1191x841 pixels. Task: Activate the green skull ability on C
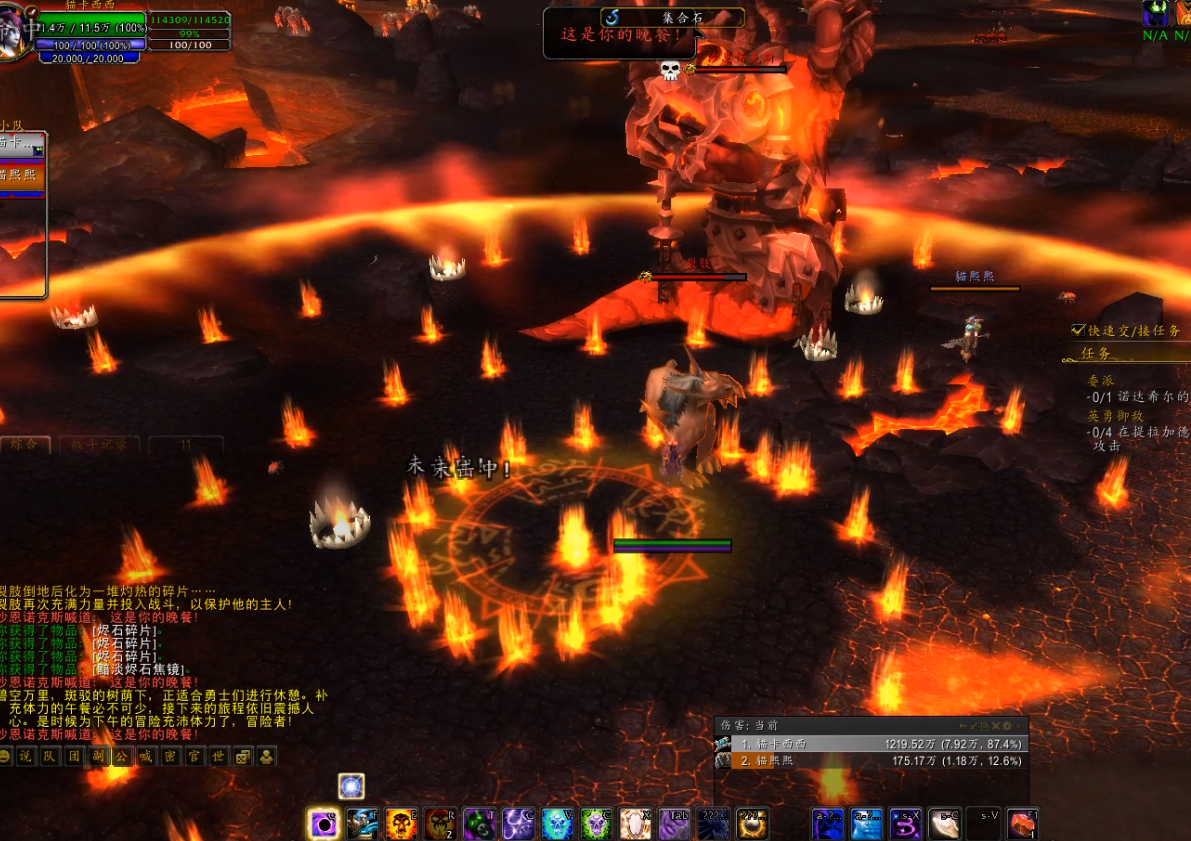click(597, 824)
